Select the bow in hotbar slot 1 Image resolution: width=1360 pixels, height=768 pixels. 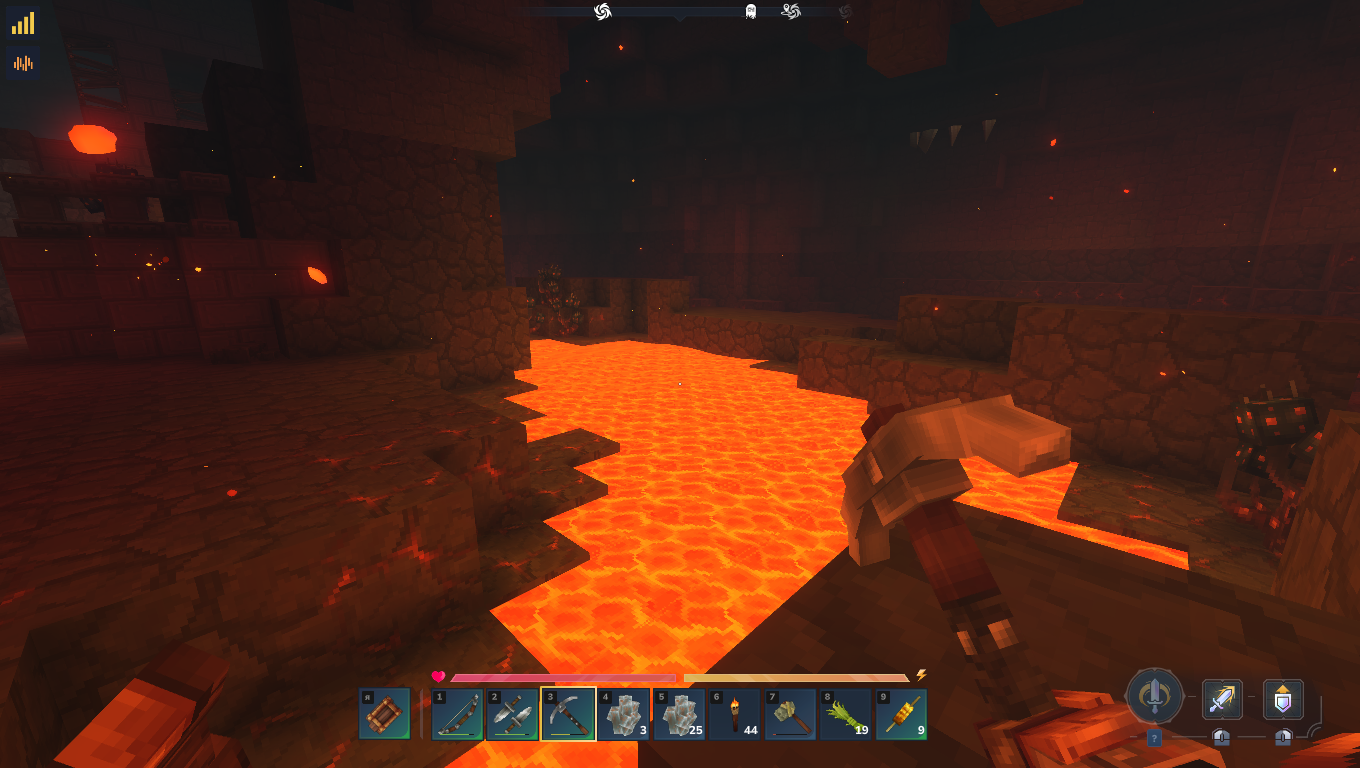coord(457,714)
